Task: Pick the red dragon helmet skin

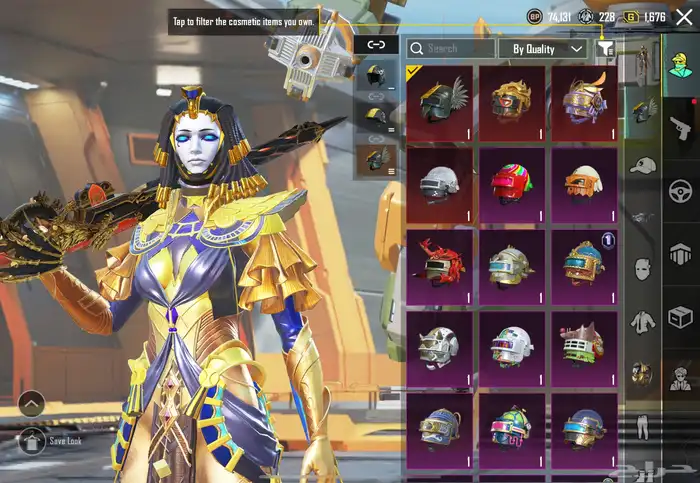Action: [x=440, y=264]
